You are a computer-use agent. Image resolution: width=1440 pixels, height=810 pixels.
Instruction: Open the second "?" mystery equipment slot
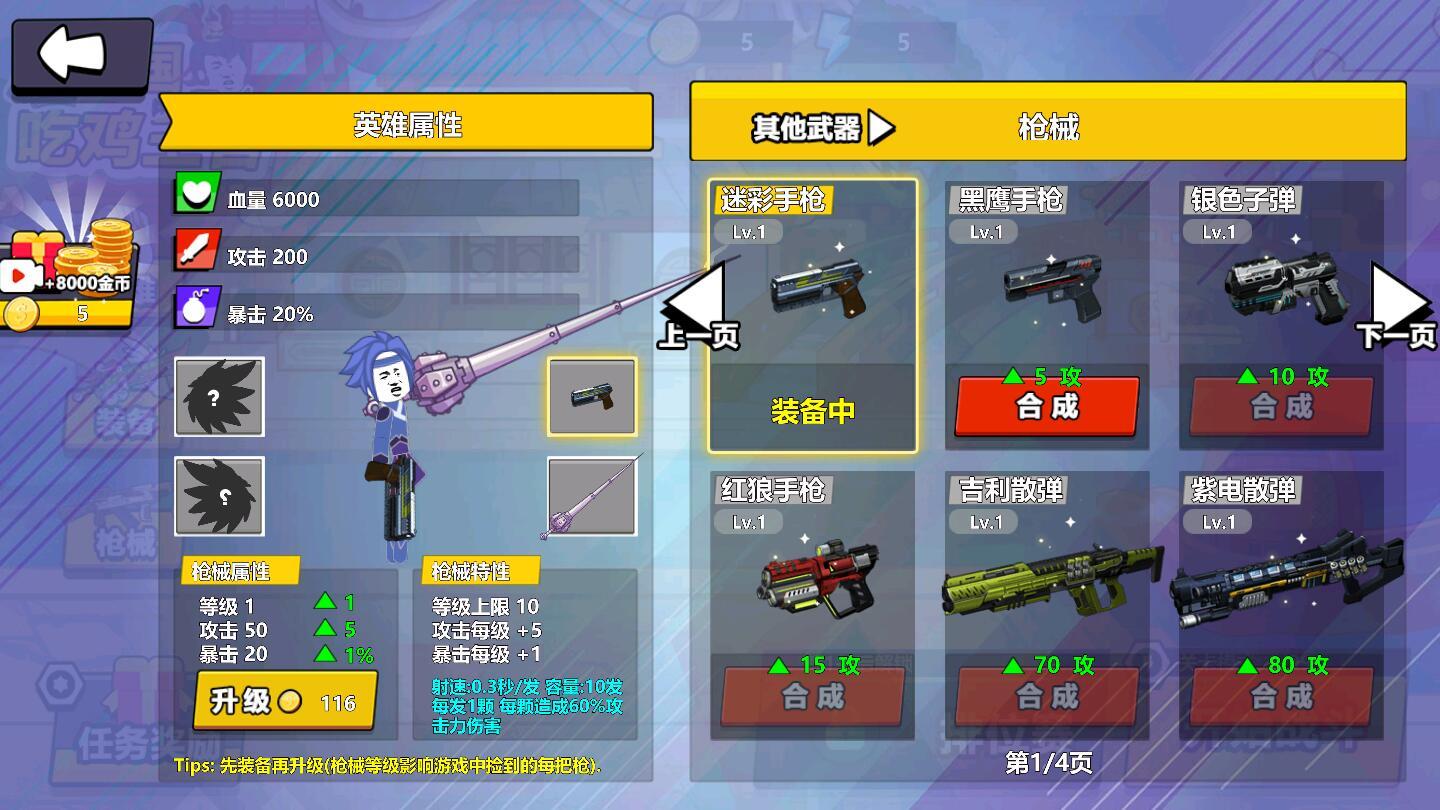click(x=219, y=498)
